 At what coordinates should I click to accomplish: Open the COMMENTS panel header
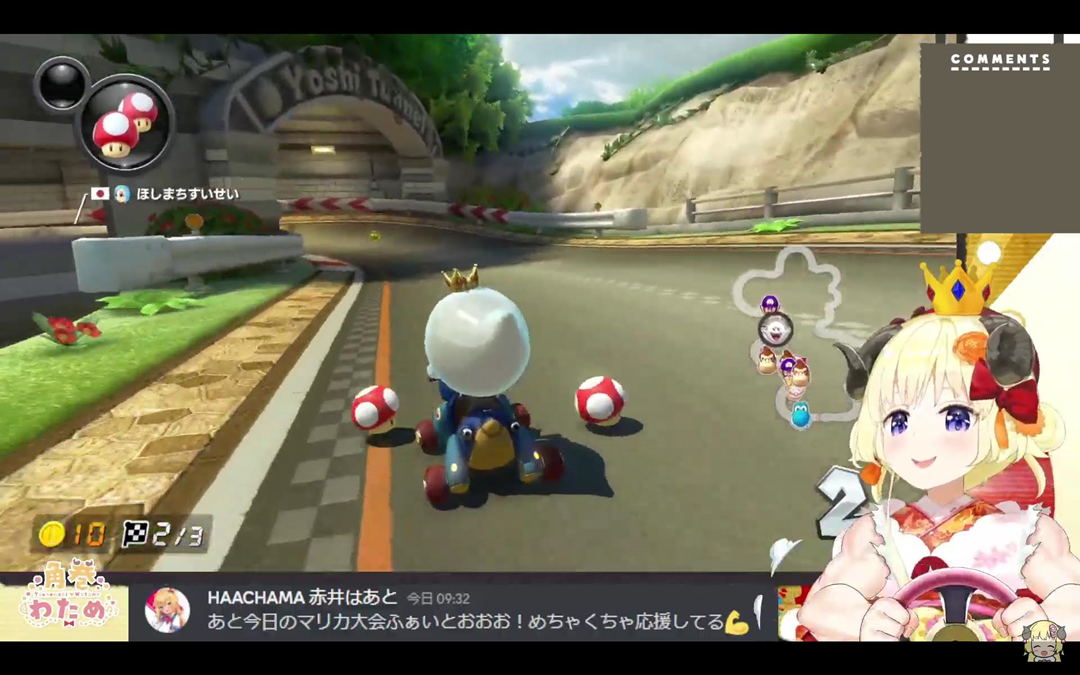(x=1000, y=60)
